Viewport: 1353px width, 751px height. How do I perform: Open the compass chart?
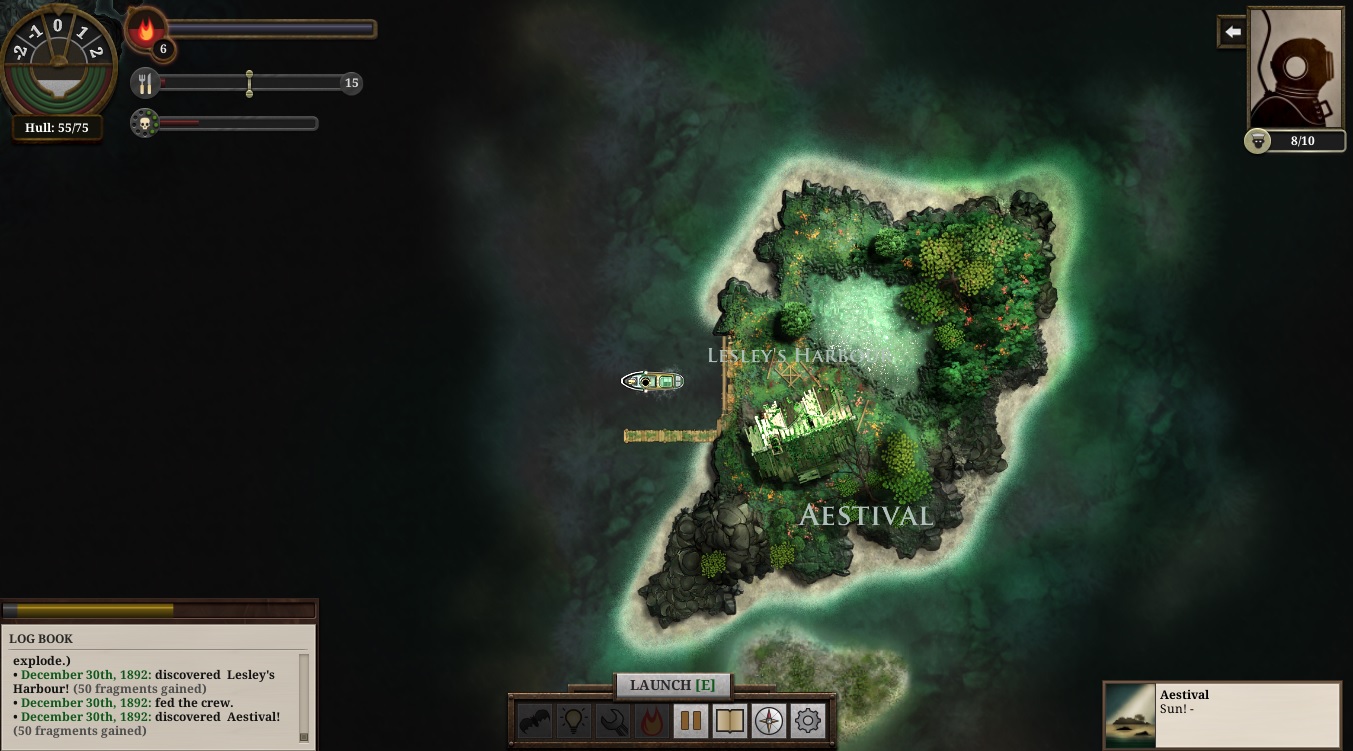point(769,720)
